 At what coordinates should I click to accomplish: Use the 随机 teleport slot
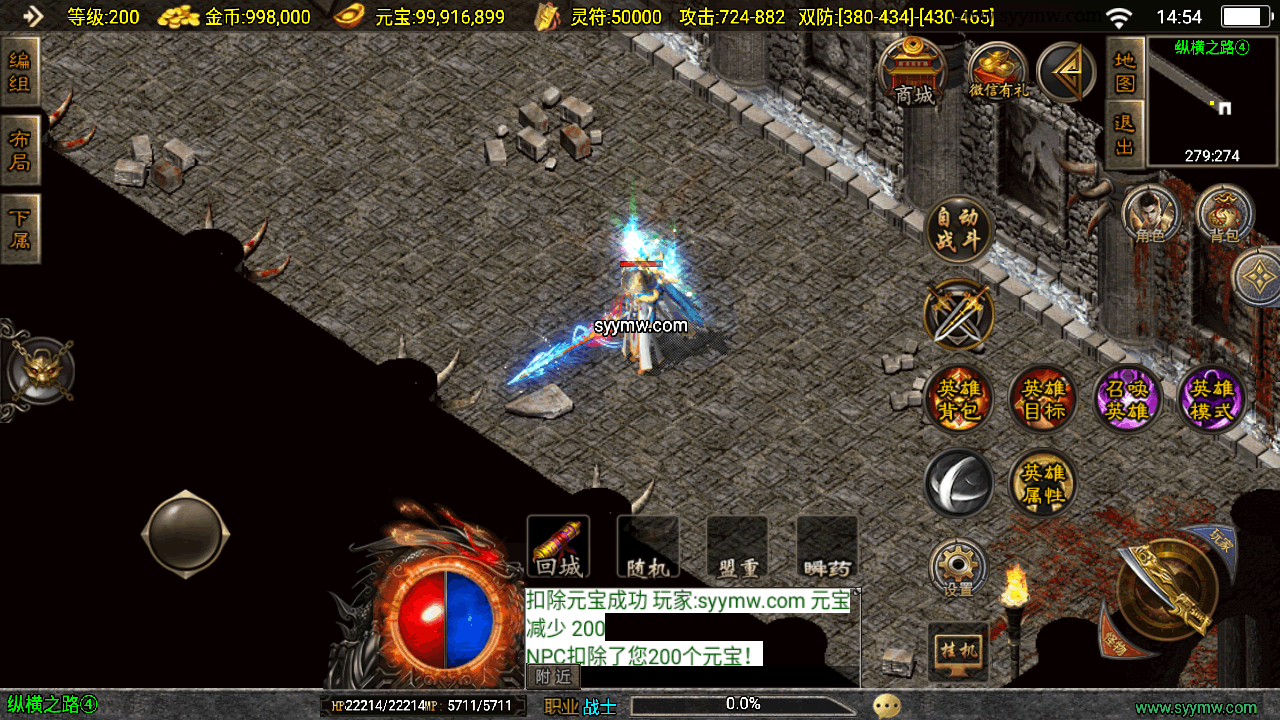click(x=648, y=547)
